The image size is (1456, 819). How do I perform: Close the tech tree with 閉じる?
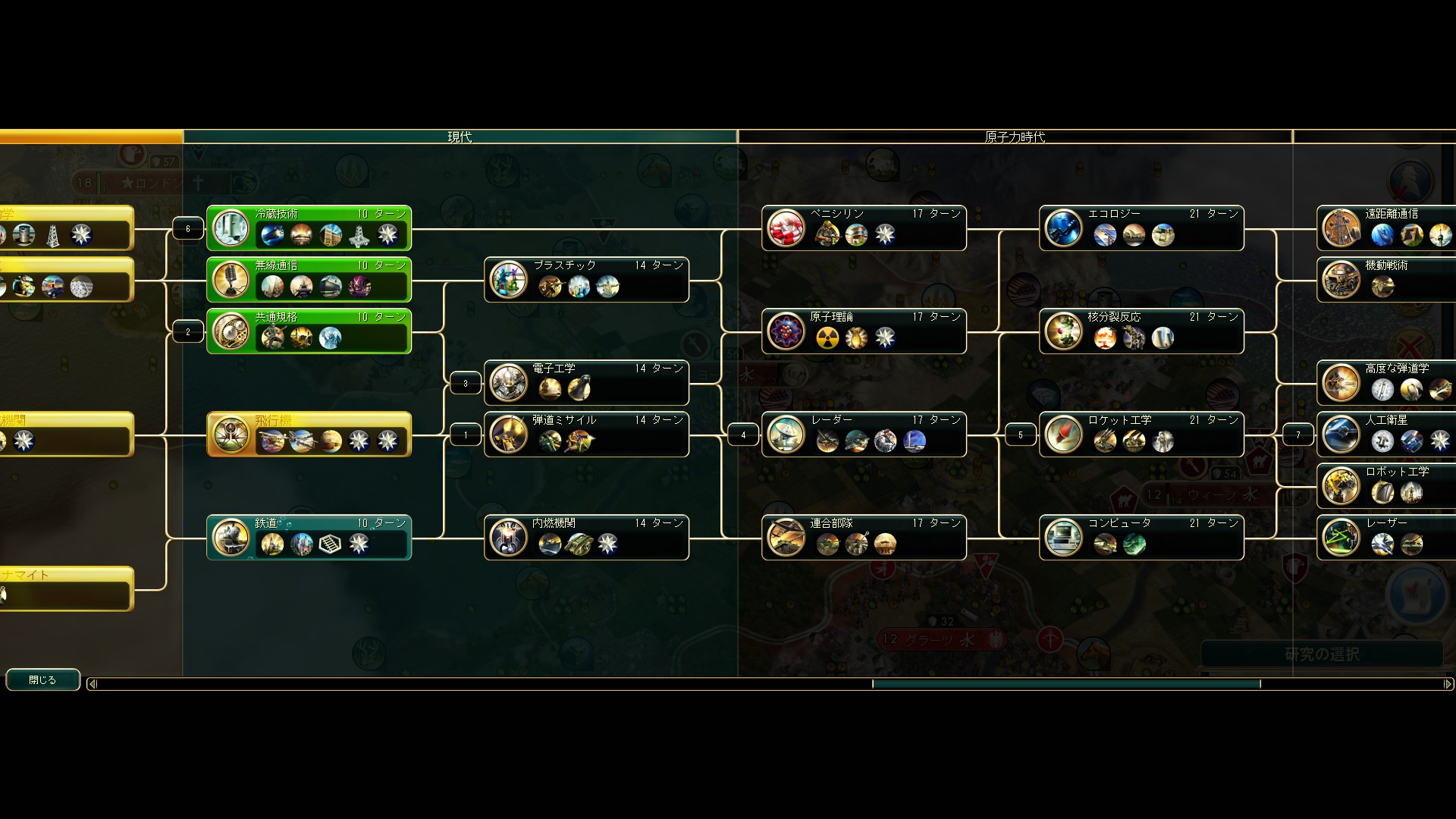(42, 680)
